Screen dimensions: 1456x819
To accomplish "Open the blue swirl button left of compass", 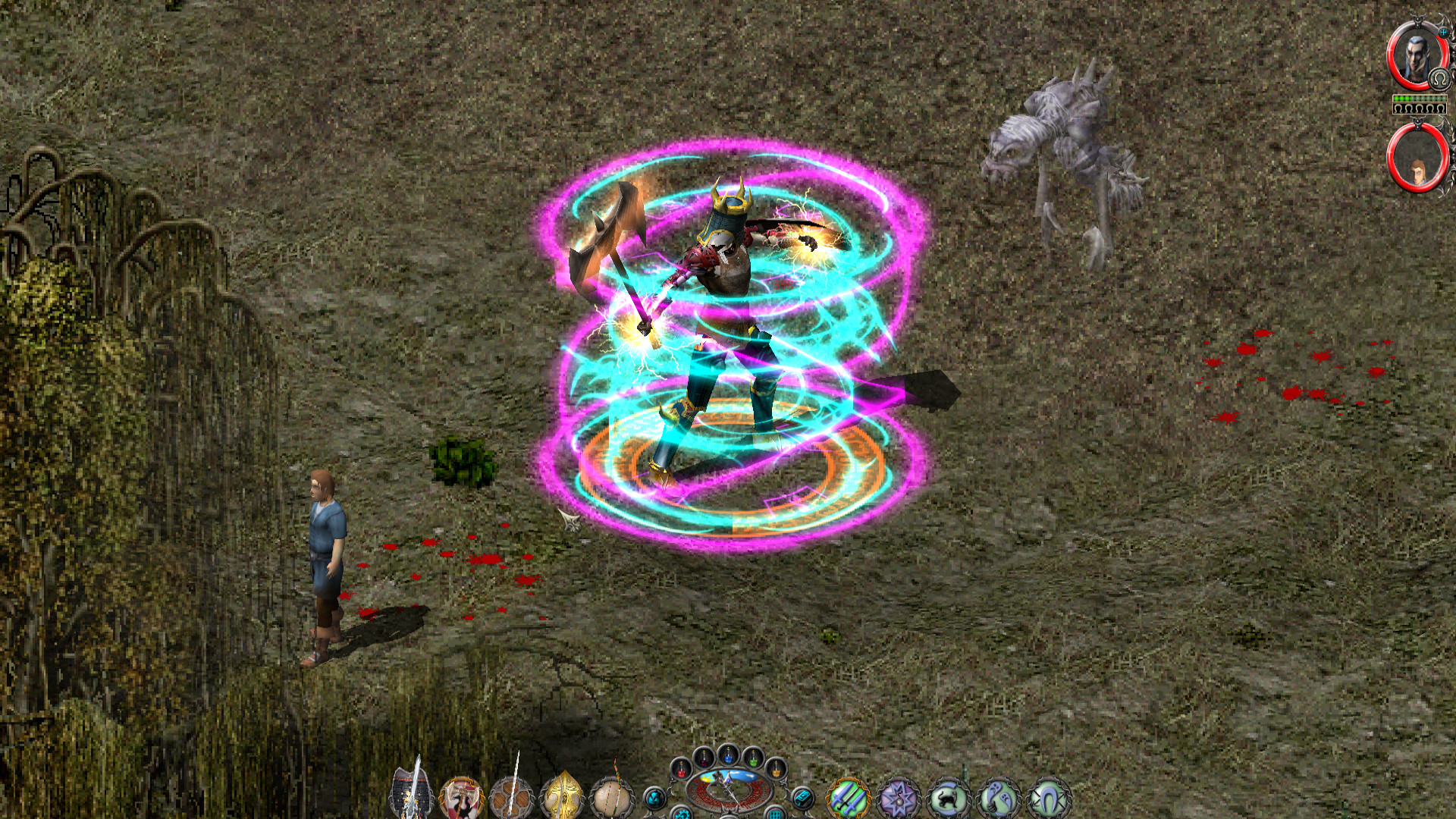I will [x=654, y=798].
